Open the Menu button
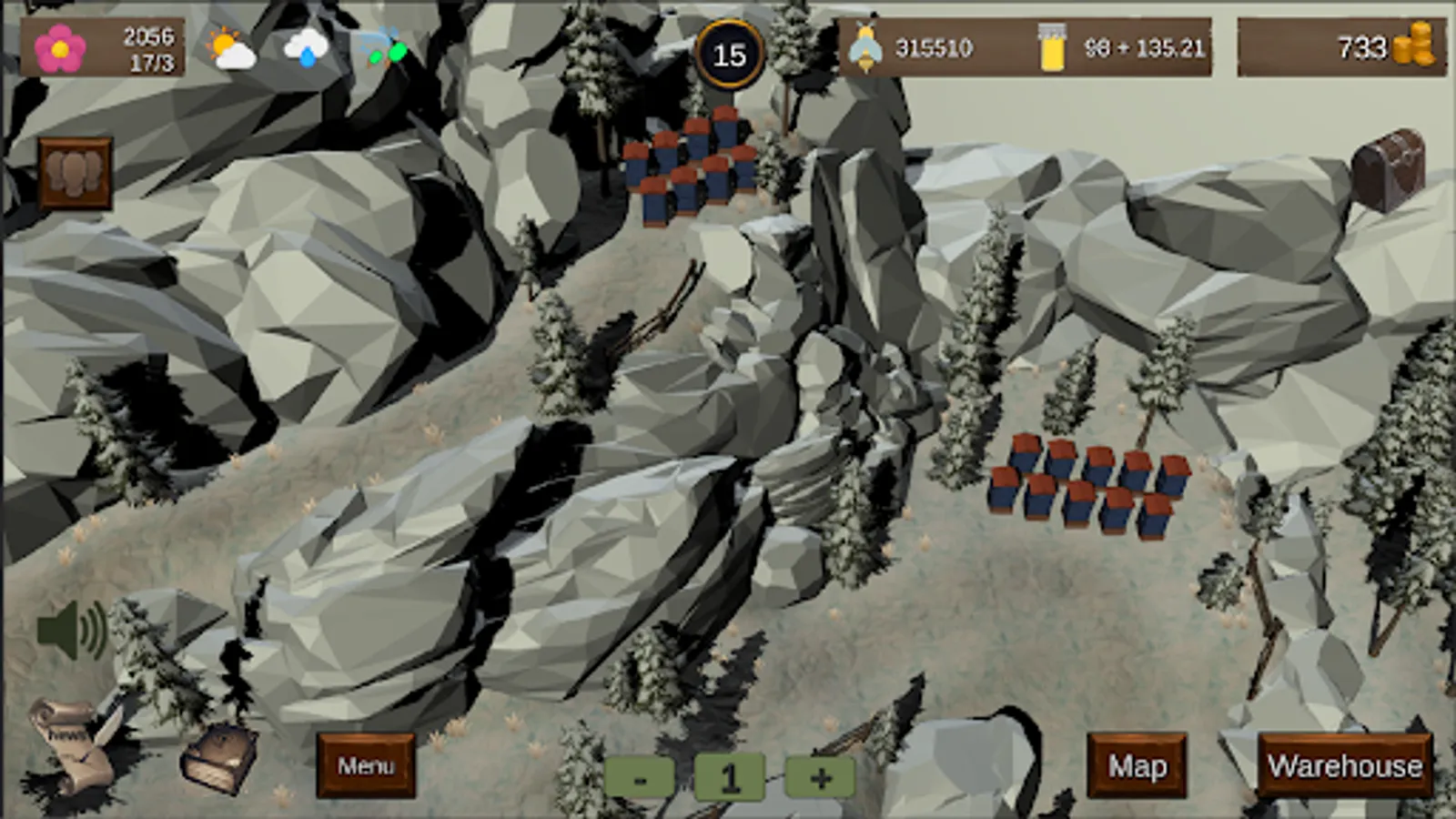The width and height of the screenshot is (1456, 819). tap(366, 766)
